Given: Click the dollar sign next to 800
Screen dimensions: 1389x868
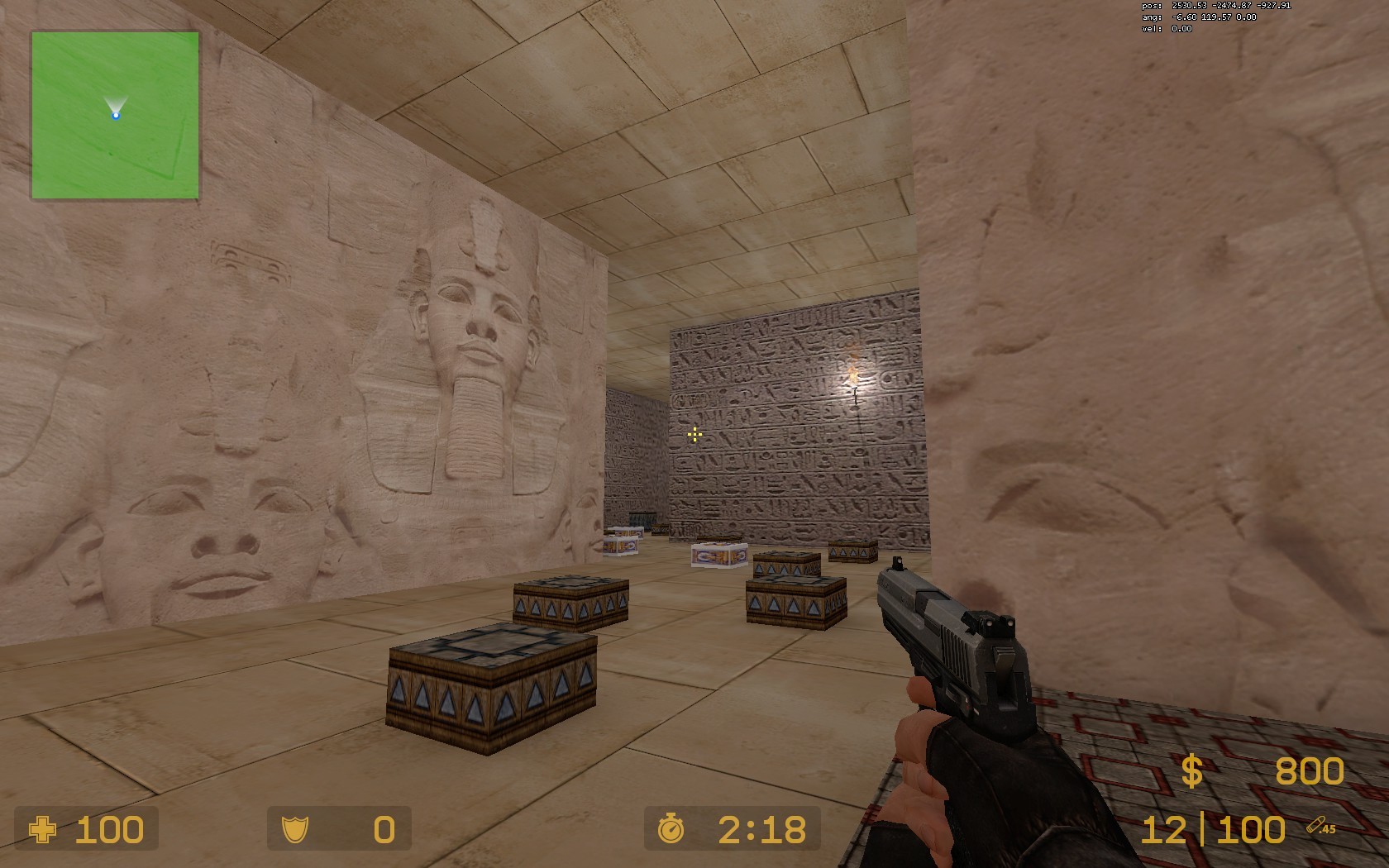Looking at the screenshot, I should tap(1191, 771).
